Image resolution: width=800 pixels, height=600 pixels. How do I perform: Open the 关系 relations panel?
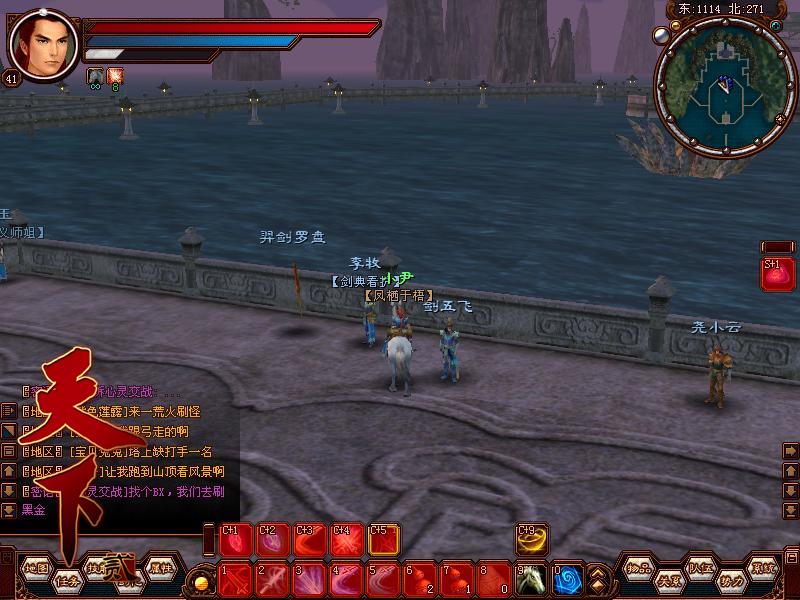tap(669, 579)
